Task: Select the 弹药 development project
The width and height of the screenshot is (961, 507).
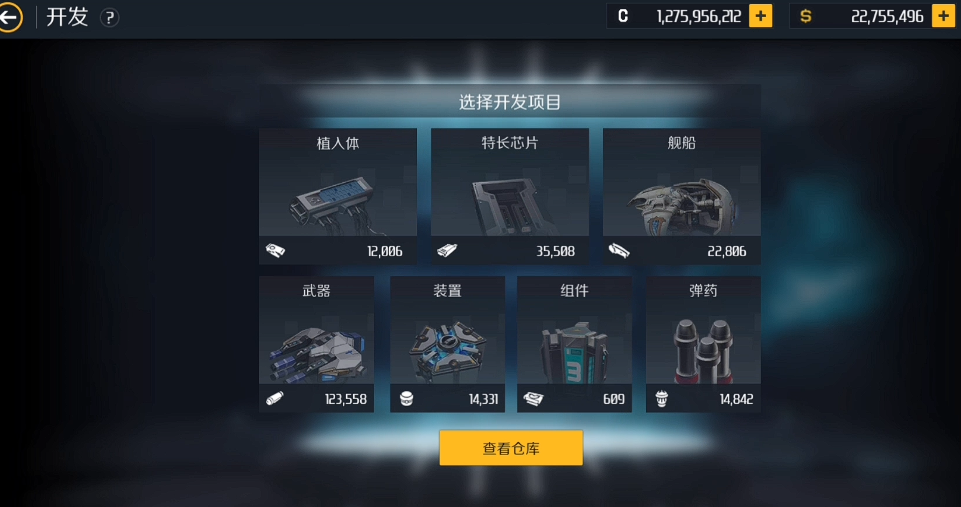Action: click(x=703, y=344)
